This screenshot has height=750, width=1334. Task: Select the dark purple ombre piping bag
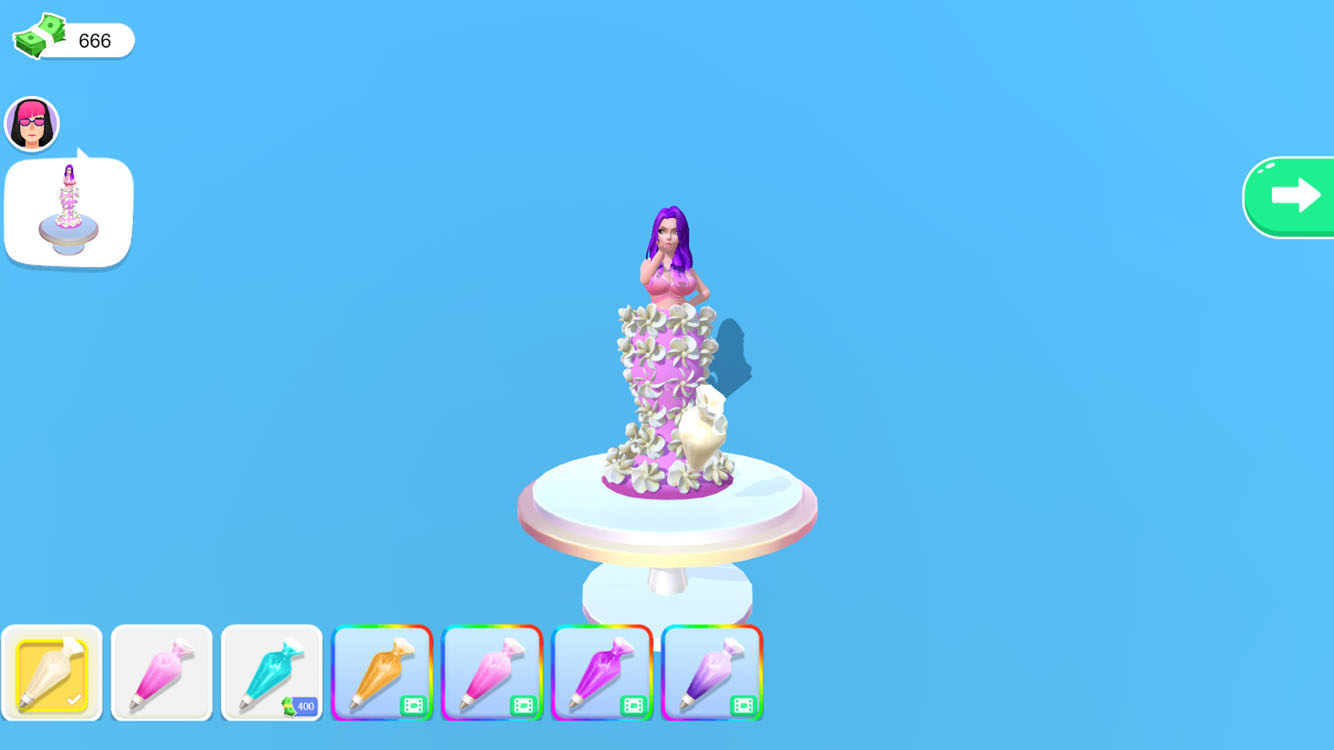click(713, 670)
